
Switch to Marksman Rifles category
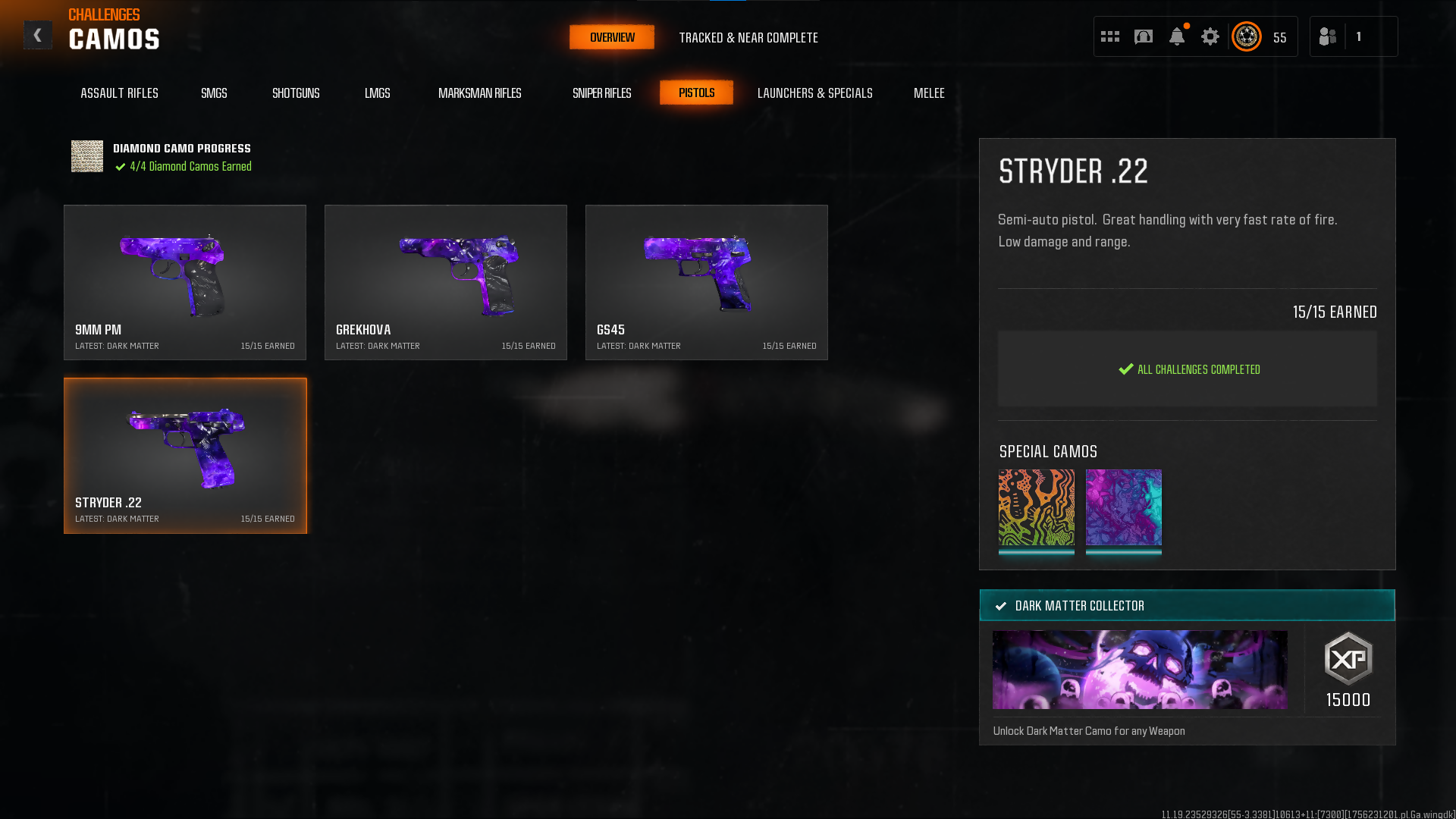(479, 93)
